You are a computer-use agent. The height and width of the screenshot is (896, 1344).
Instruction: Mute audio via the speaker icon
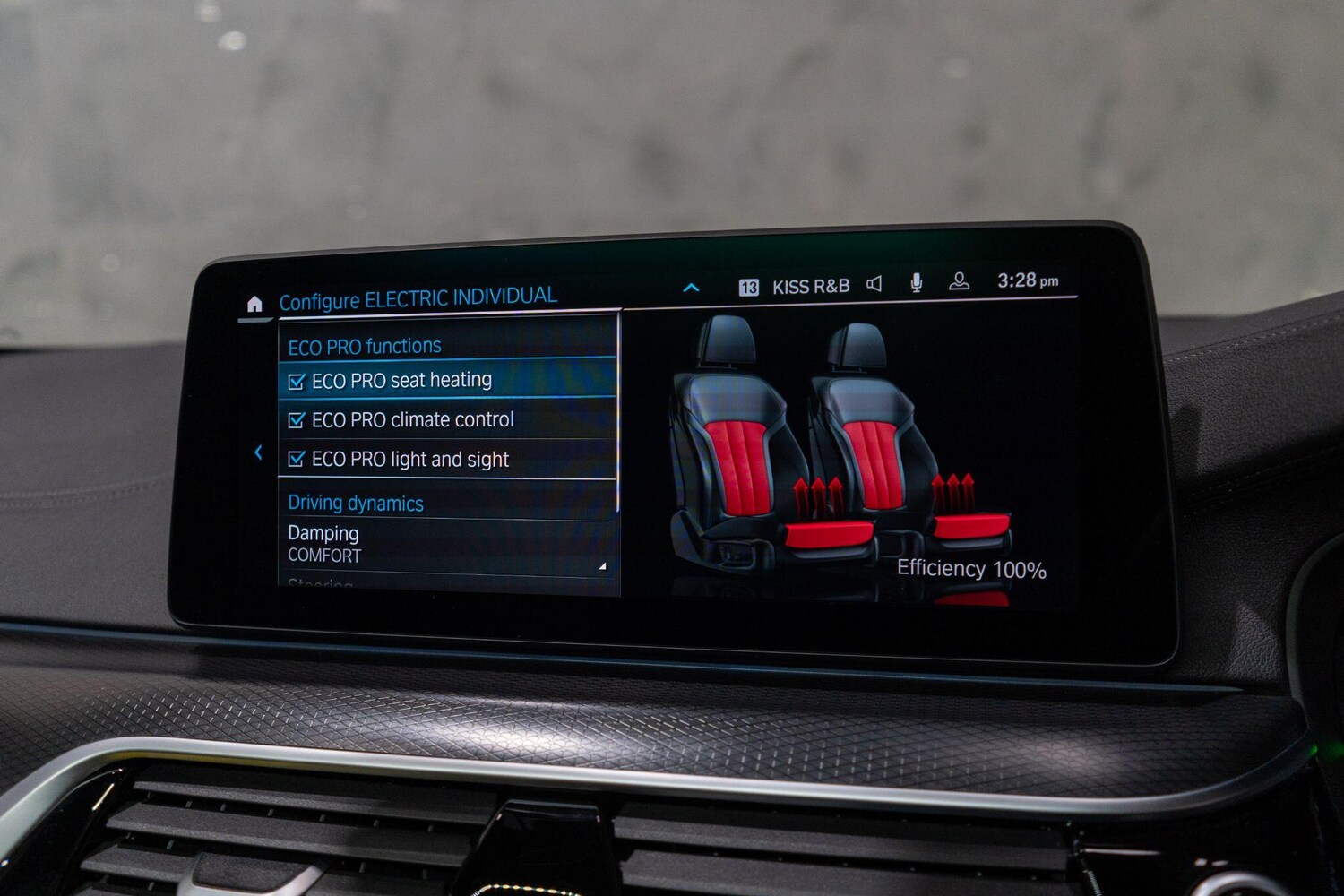click(874, 284)
